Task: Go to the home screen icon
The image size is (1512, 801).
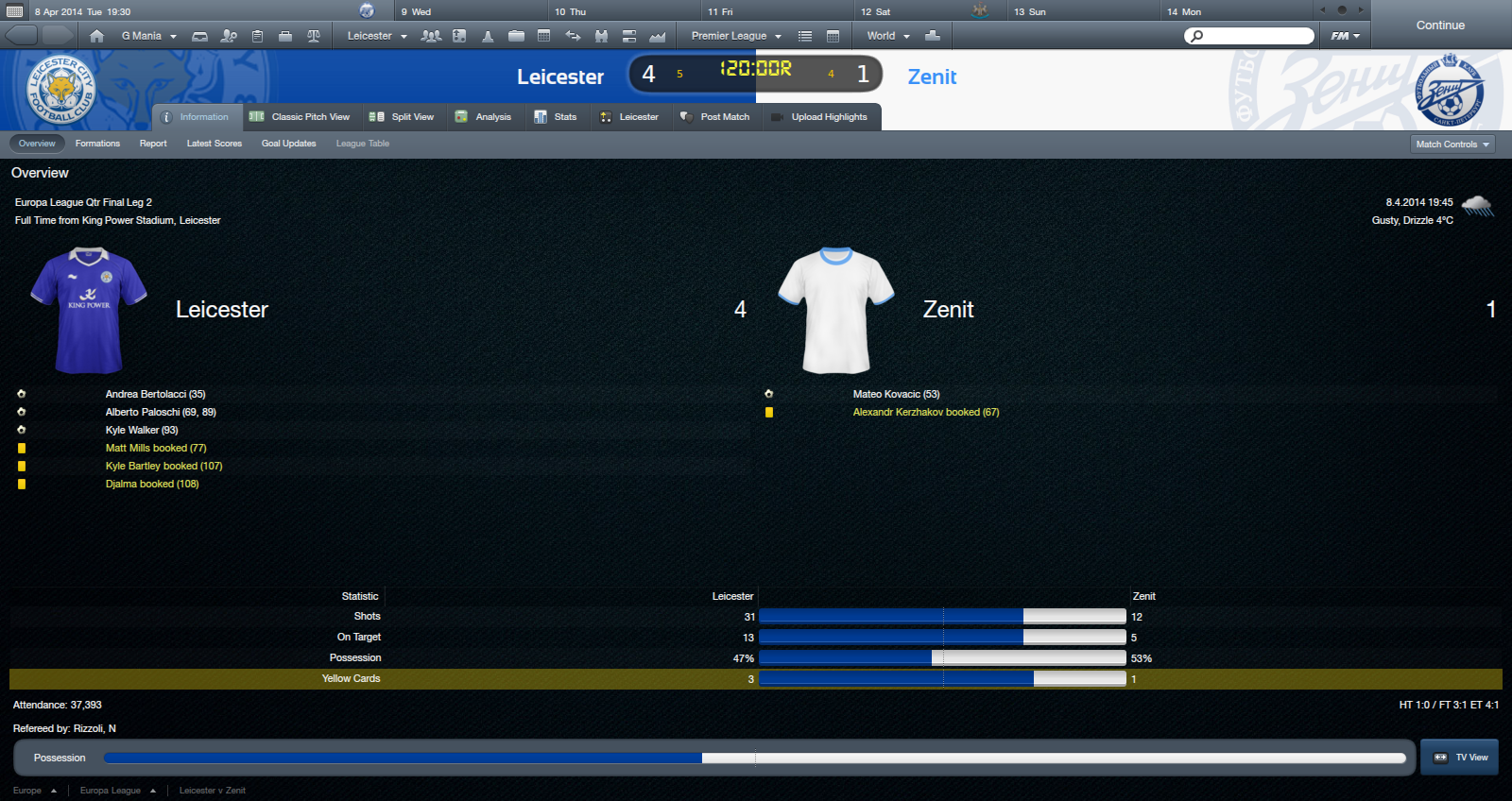Action: pyautogui.click(x=96, y=36)
